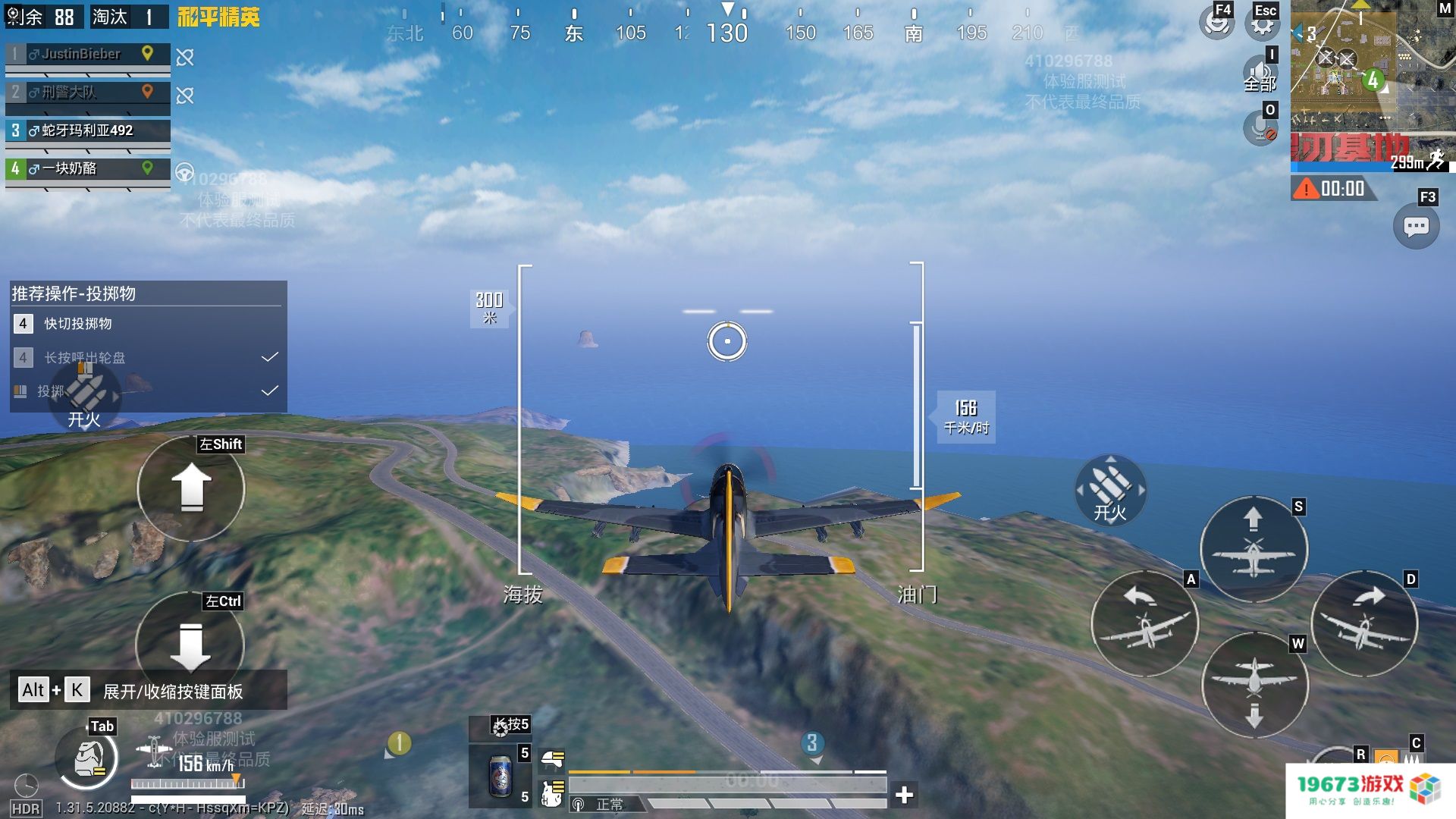This screenshot has width=1456, height=819.
Task: Open the backpack inventory icon
Action: click(x=86, y=758)
